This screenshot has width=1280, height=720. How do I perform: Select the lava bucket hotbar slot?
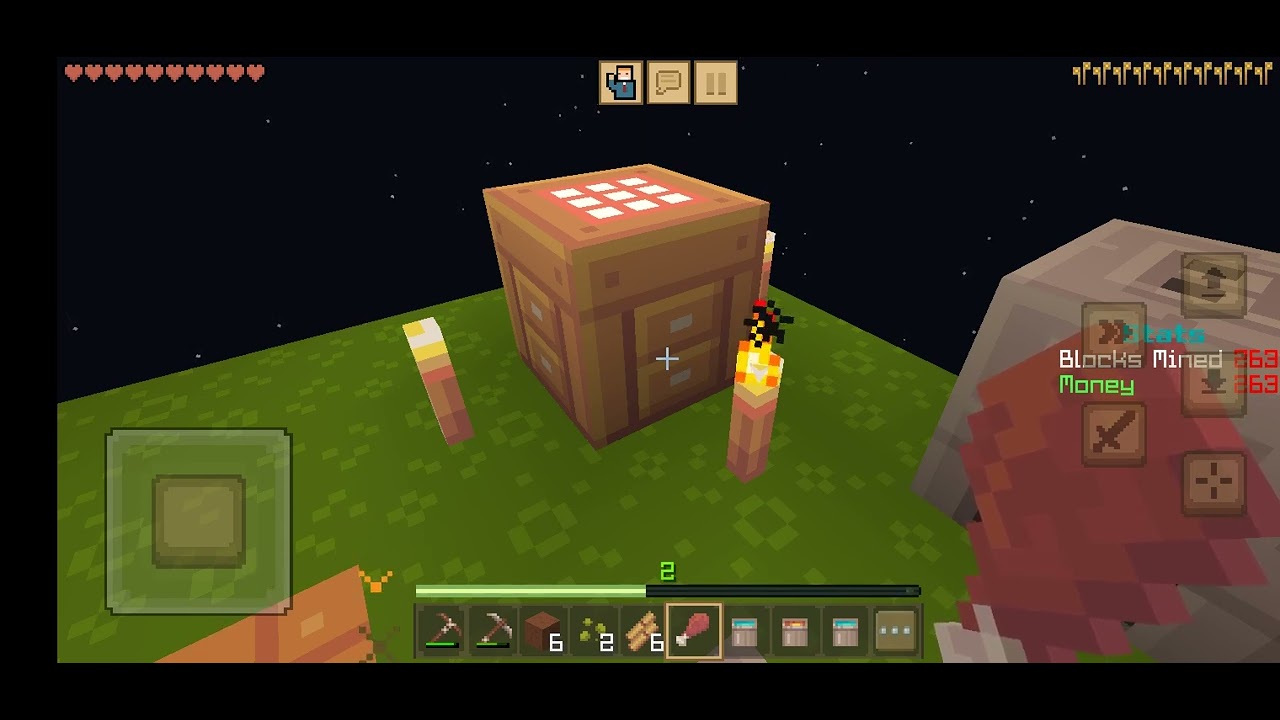[x=795, y=632]
